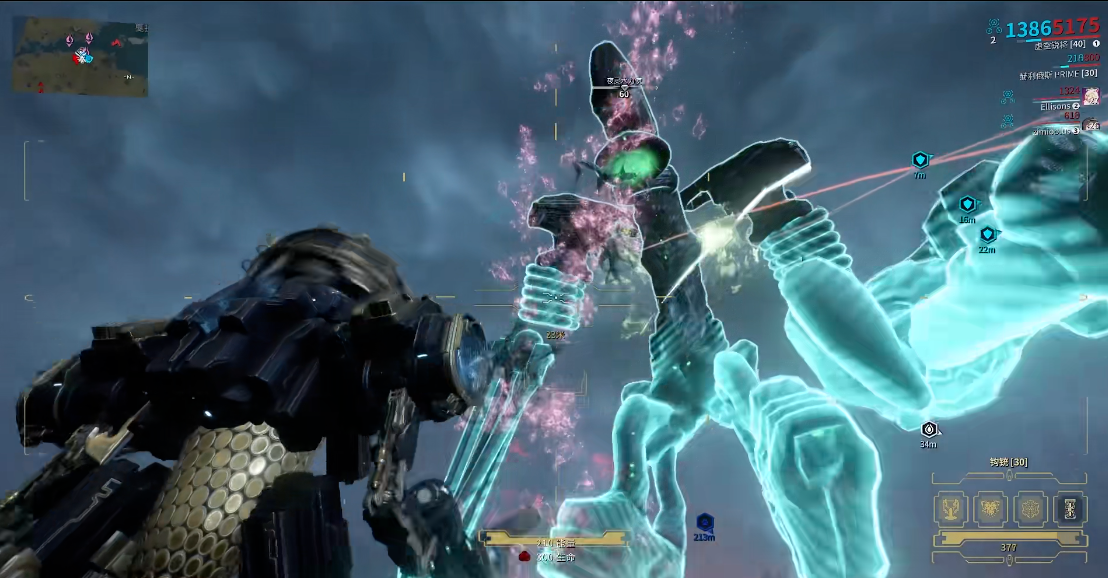Image resolution: width=1108 pixels, height=578 pixels.
Task: Select squadmate Ellisons' avatar portrait
Action: (x=1091, y=97)
